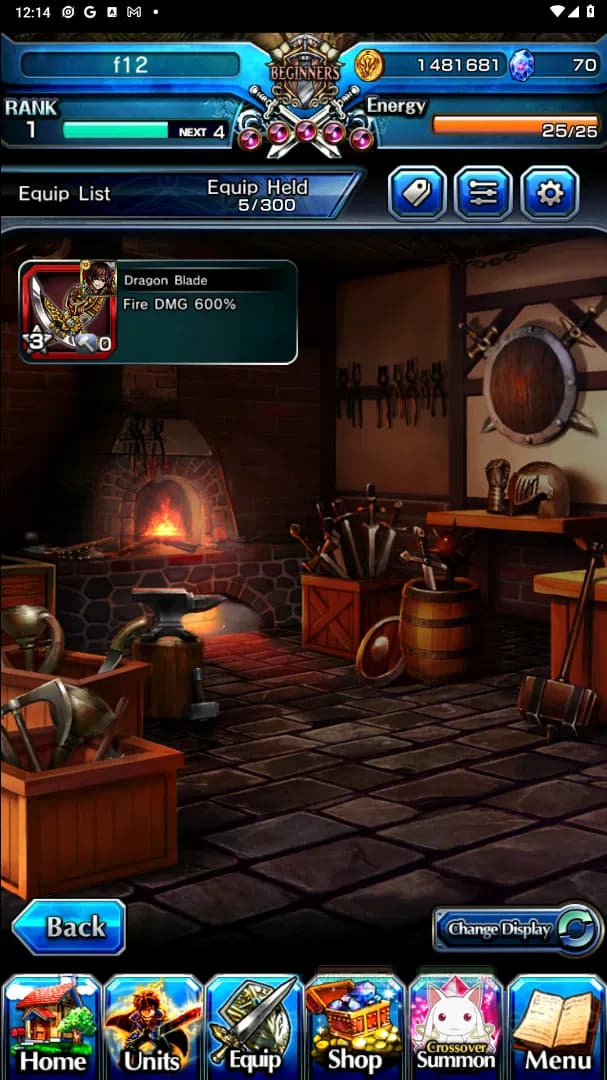Go back with the Back button
607x1080 pixels.
coord(69,927)
